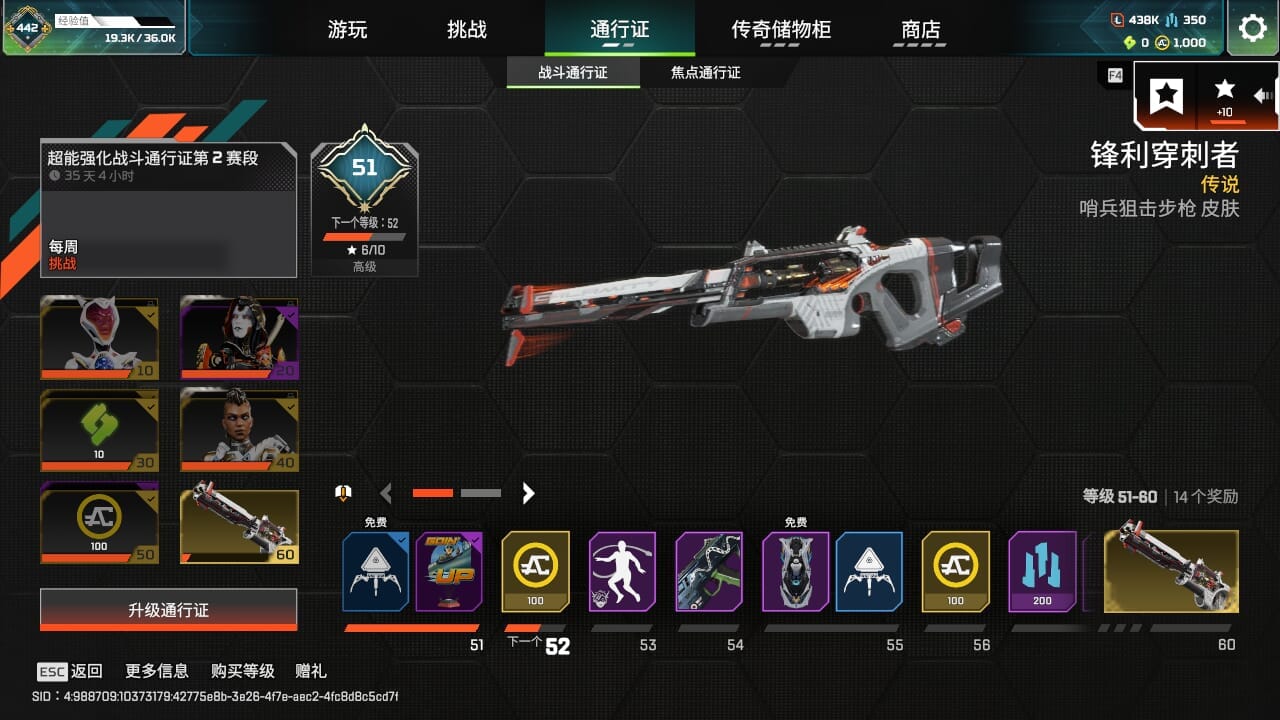This screenshot has width=1280, height=720.
Task: Open 更多信息 more information
Action: [157, 671]
